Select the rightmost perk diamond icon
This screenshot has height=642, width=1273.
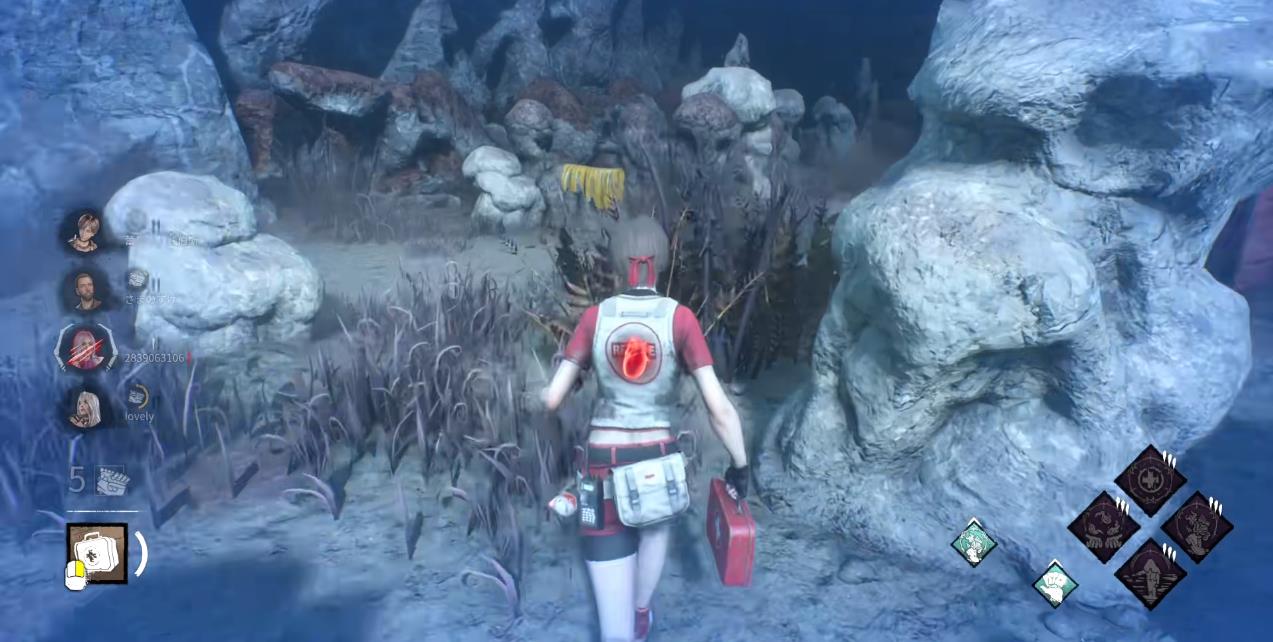pos(1196,526)
